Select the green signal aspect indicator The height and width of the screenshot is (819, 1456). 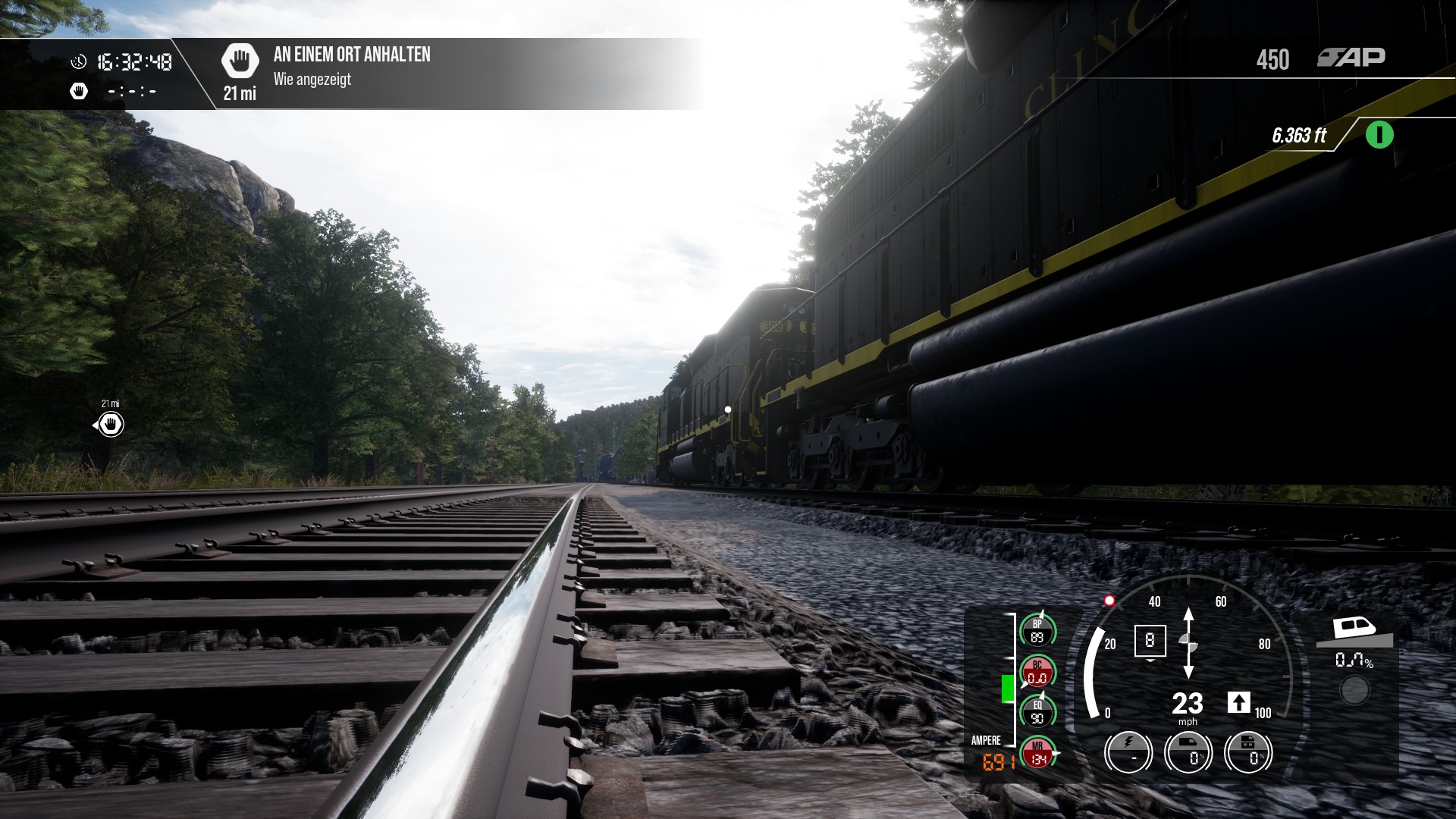coord(1379,136)
